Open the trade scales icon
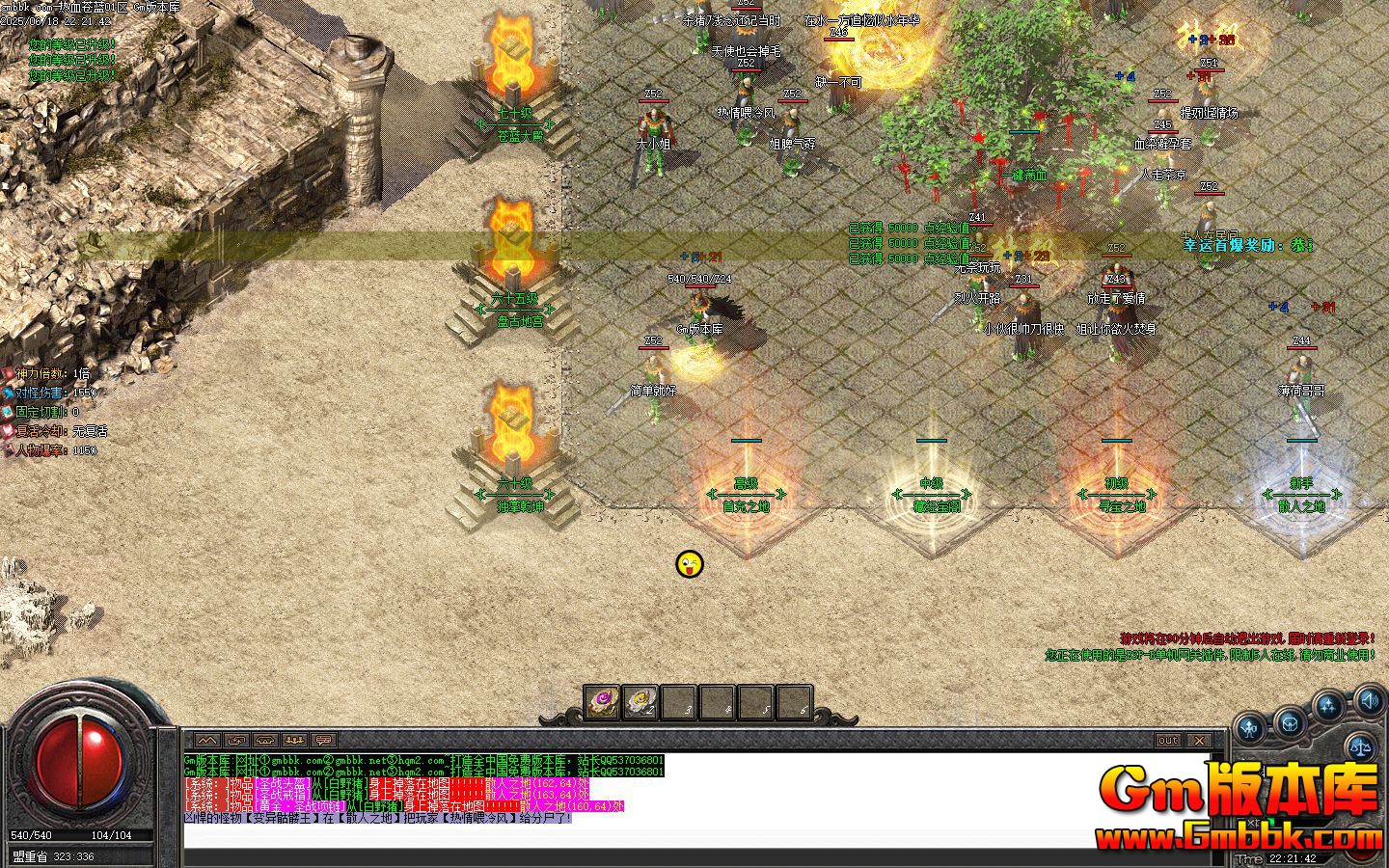1389x868 pixels. [1361, 744]
